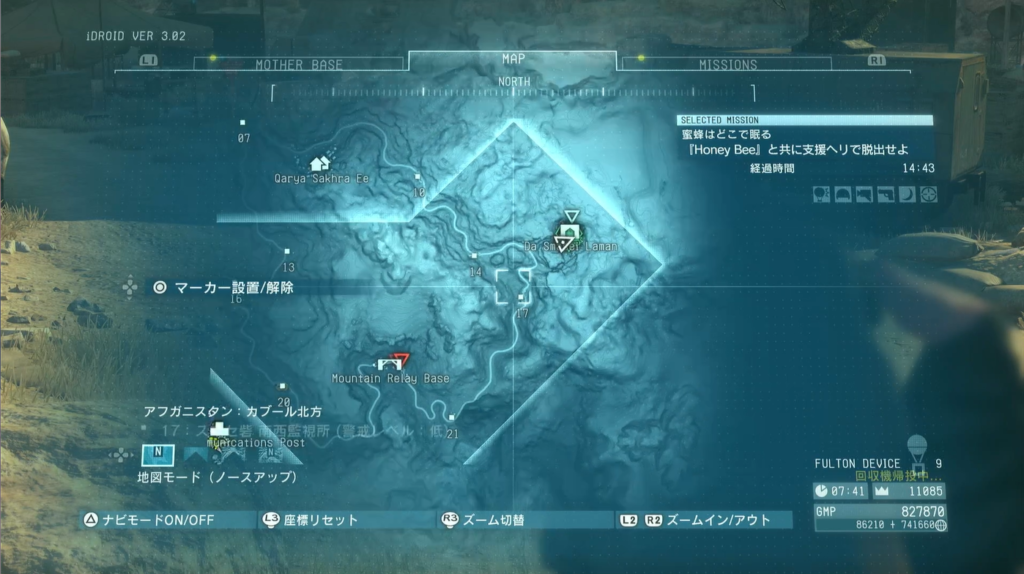Choose outpost marker 10 on the map
1024x574 pixels.
click(x=418, y=177)
